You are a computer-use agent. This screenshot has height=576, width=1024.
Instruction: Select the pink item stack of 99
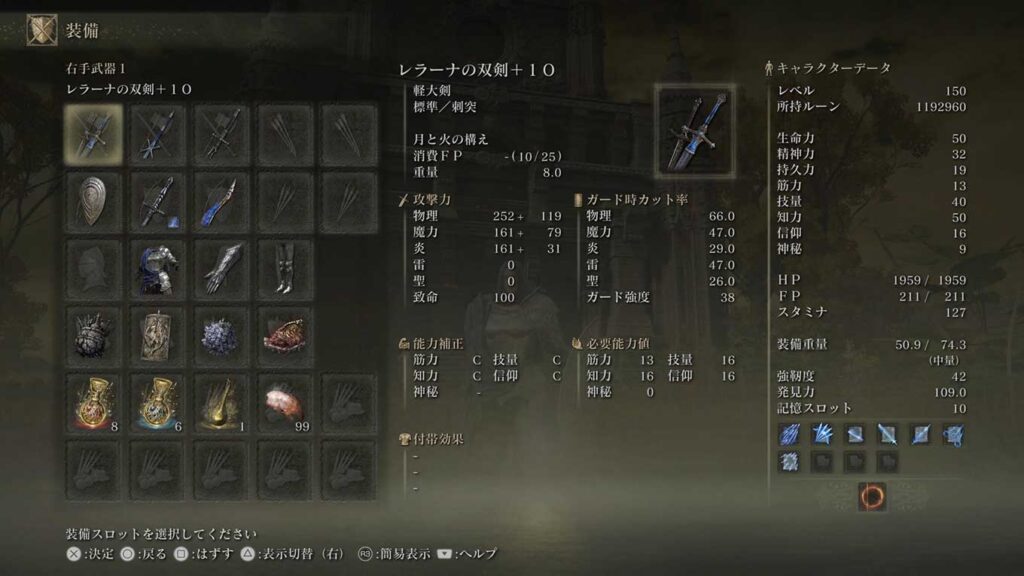point(284,400)
